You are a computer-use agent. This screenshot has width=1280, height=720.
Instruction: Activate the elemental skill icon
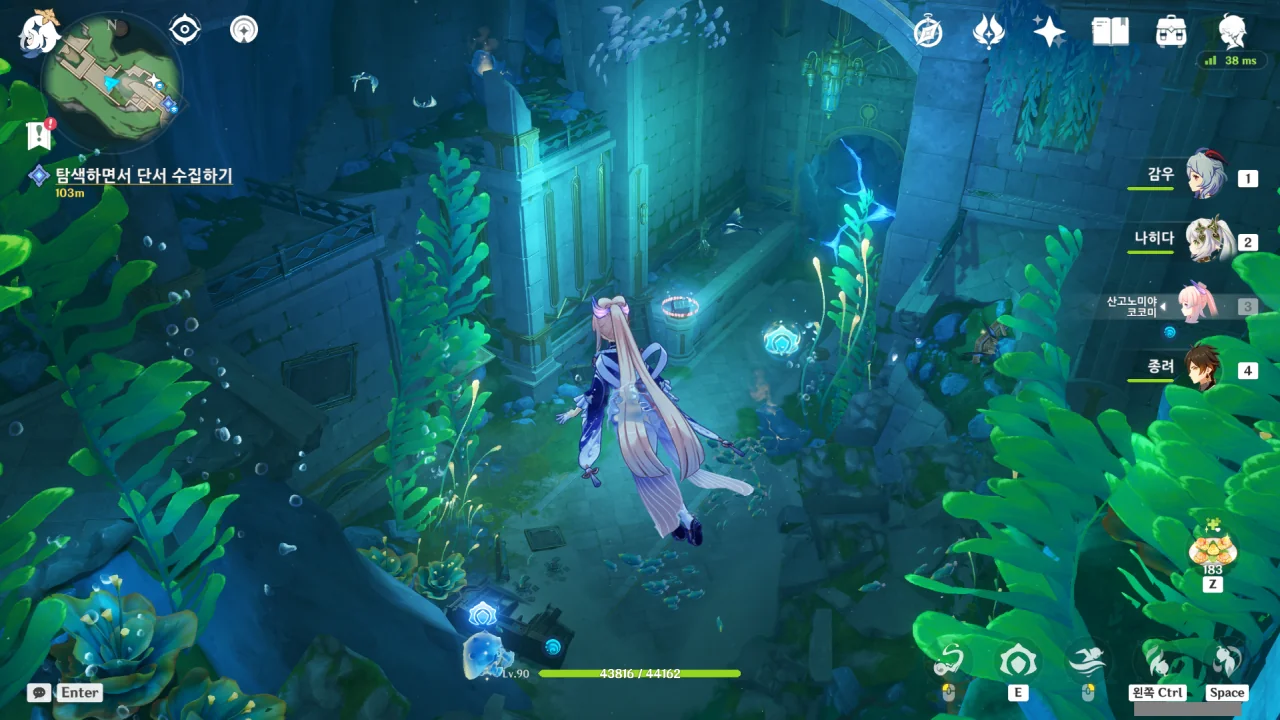pos(1018,662)
